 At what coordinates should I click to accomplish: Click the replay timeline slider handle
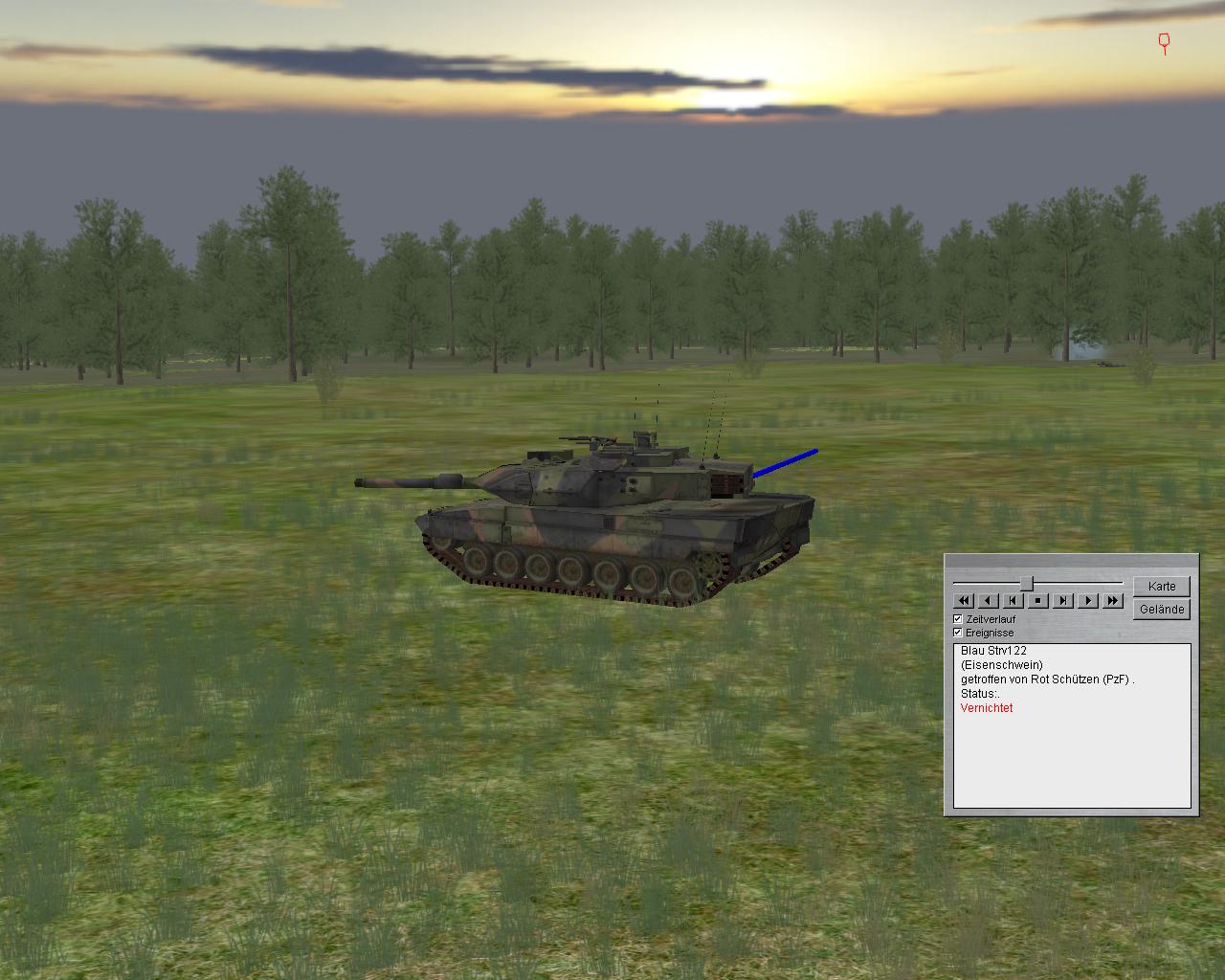1026,583
